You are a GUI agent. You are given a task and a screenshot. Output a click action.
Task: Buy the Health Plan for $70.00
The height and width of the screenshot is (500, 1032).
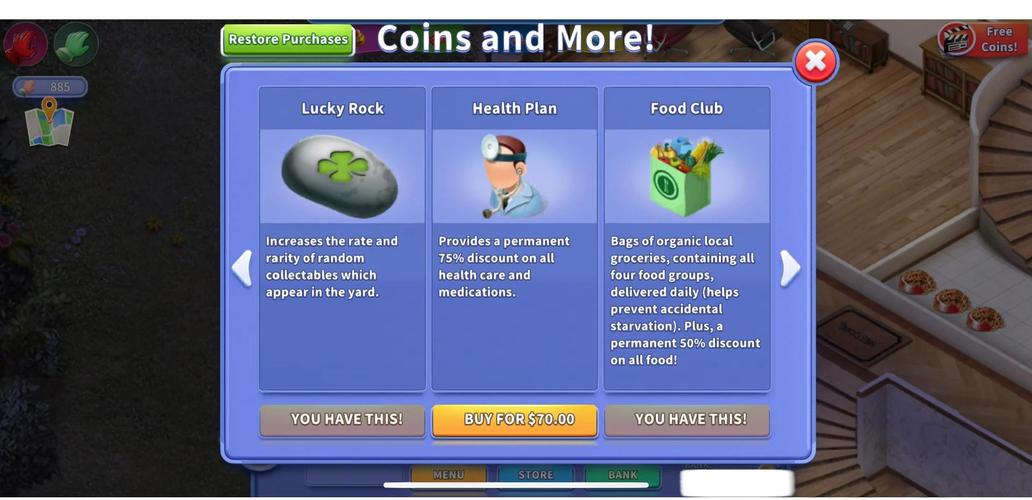click(515, 420)
